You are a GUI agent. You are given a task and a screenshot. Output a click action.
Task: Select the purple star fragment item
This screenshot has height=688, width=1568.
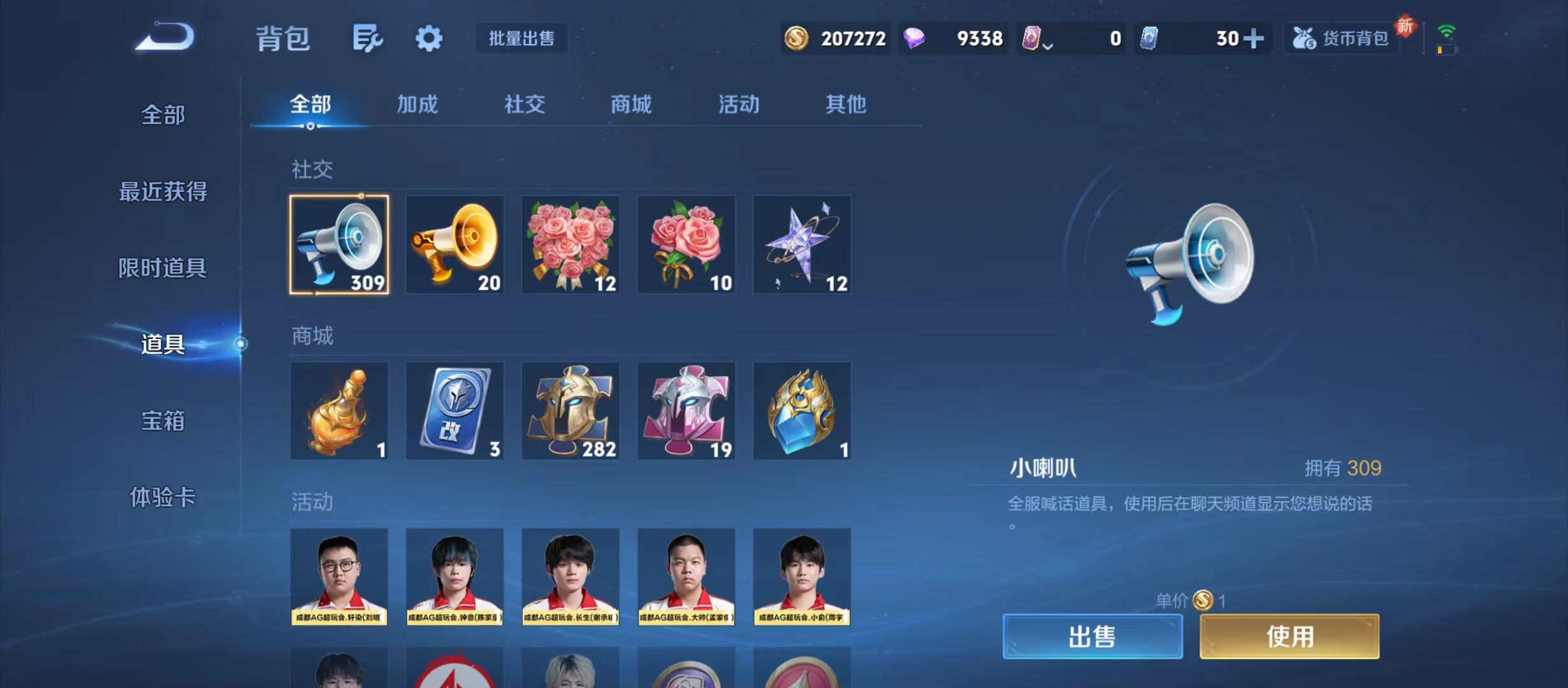(802, 245)
